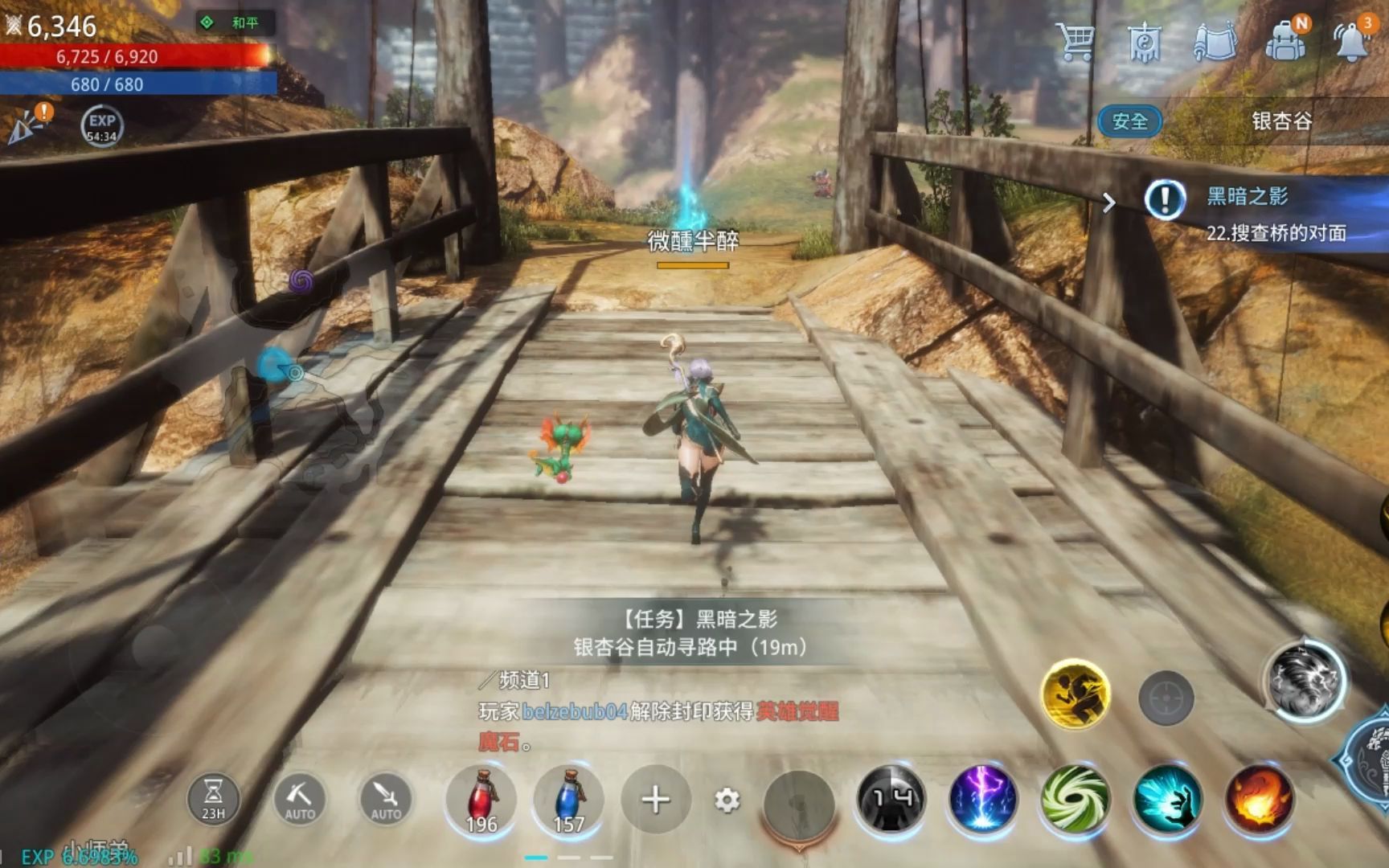Open the EXP boost timer icon
This screenshot has height=868, width=1389.
point(102,125)
